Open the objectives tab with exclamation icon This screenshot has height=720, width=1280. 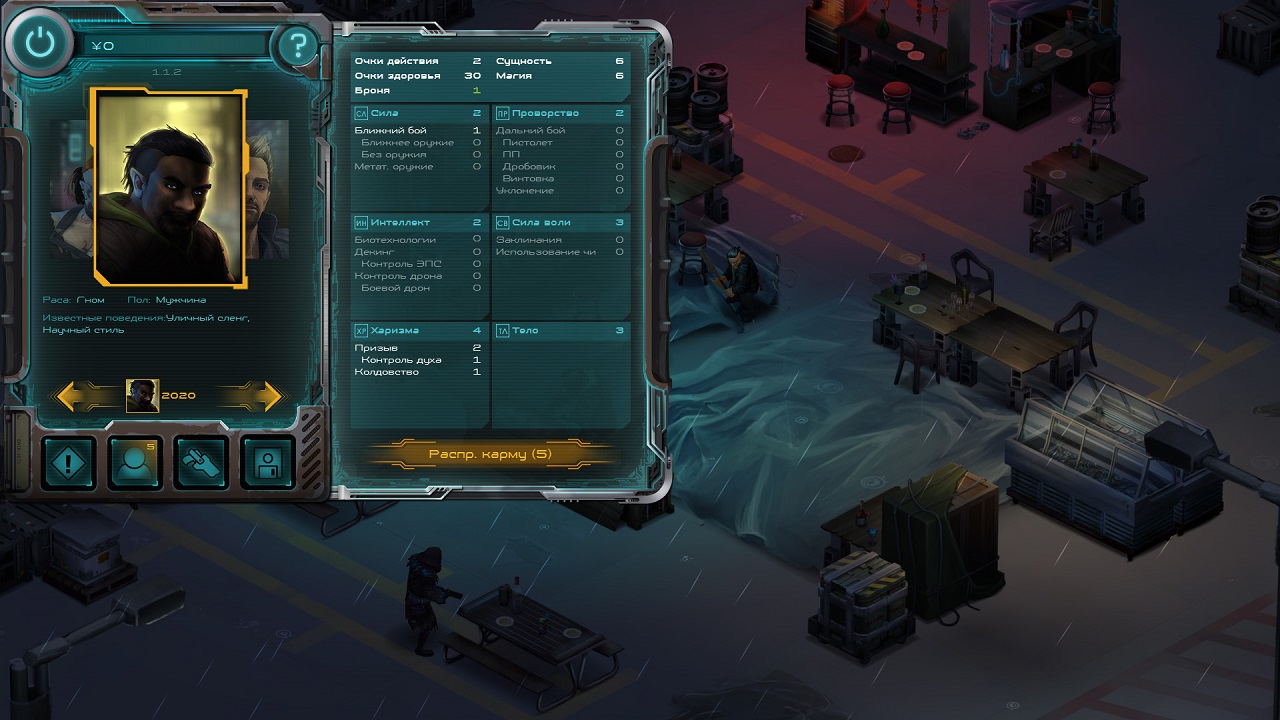tap(69, 463)
